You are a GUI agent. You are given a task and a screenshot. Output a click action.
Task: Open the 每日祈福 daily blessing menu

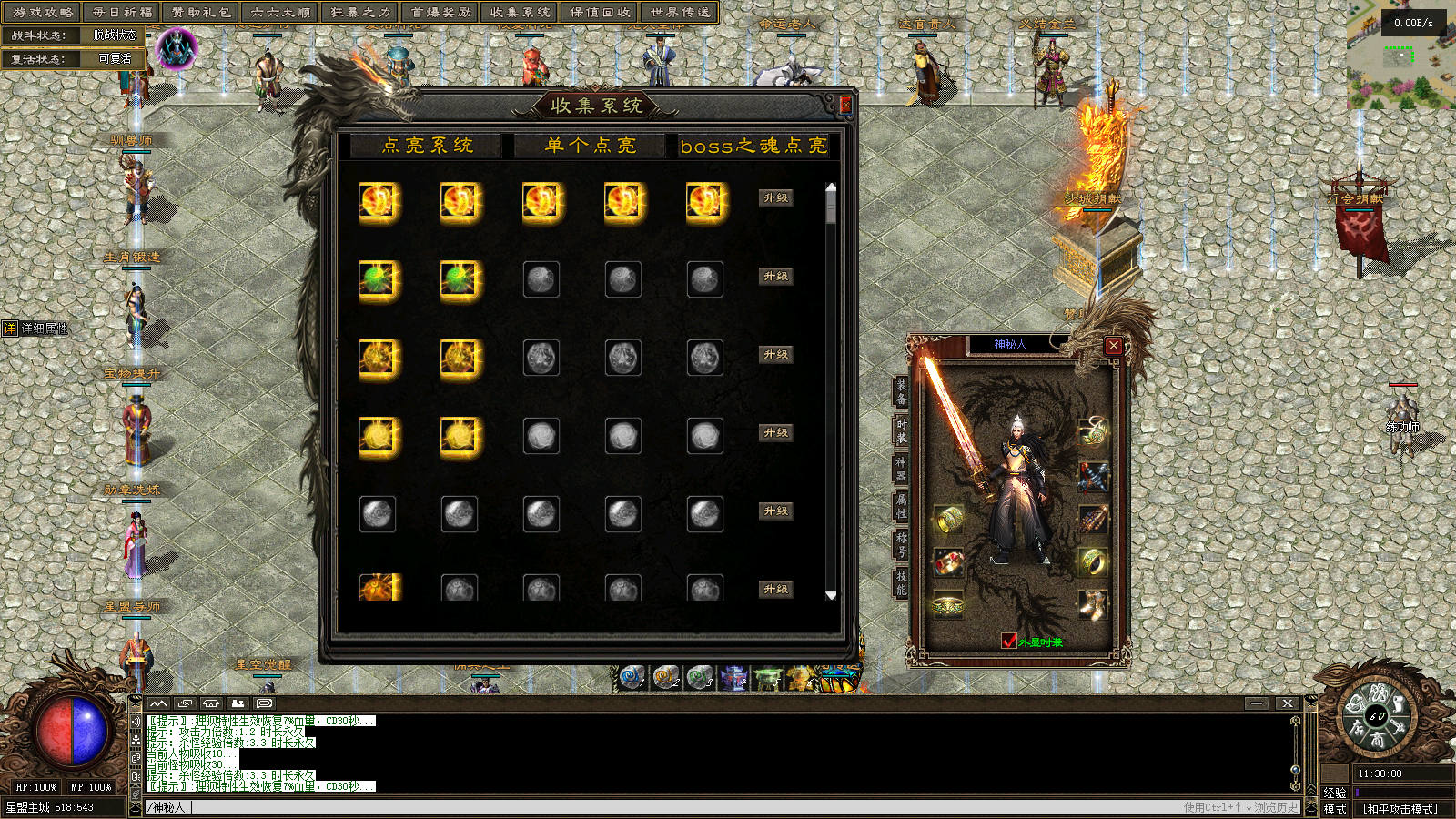pyautogui.click(x=122, y=12)
